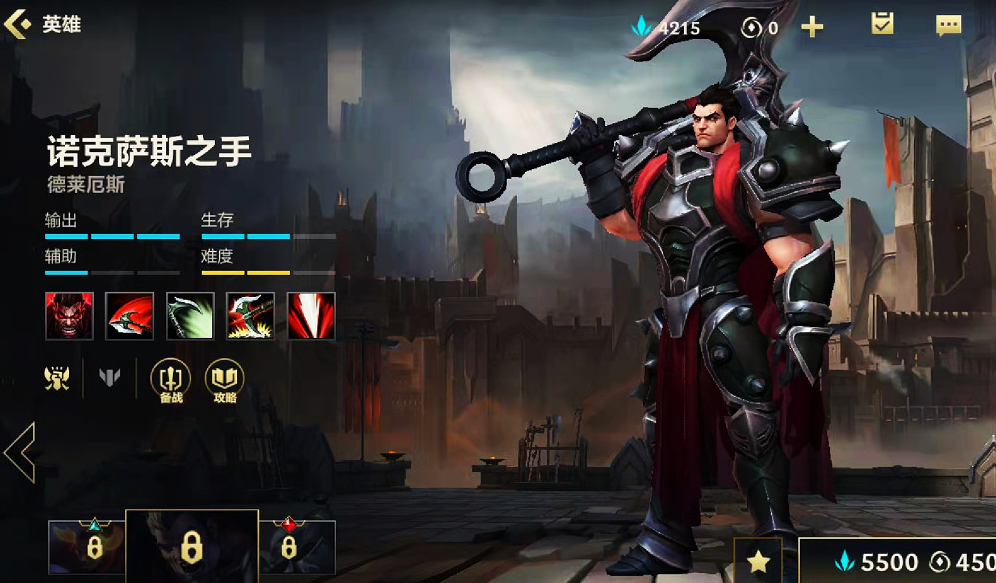Open the 攻略 guide button
996x583 pixels.
pos(224,380)
